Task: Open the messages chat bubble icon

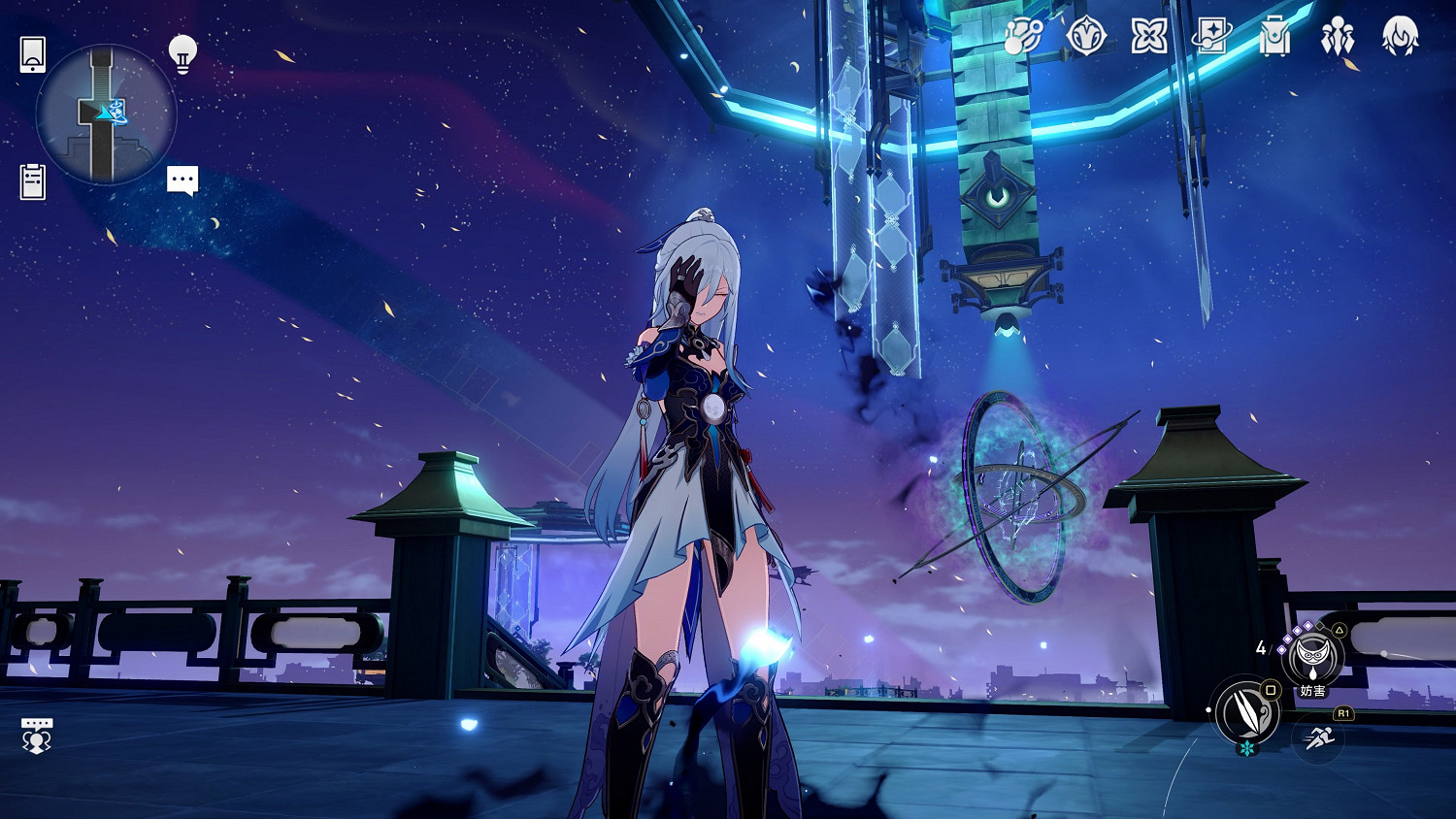Action: [x=182, y=180]
